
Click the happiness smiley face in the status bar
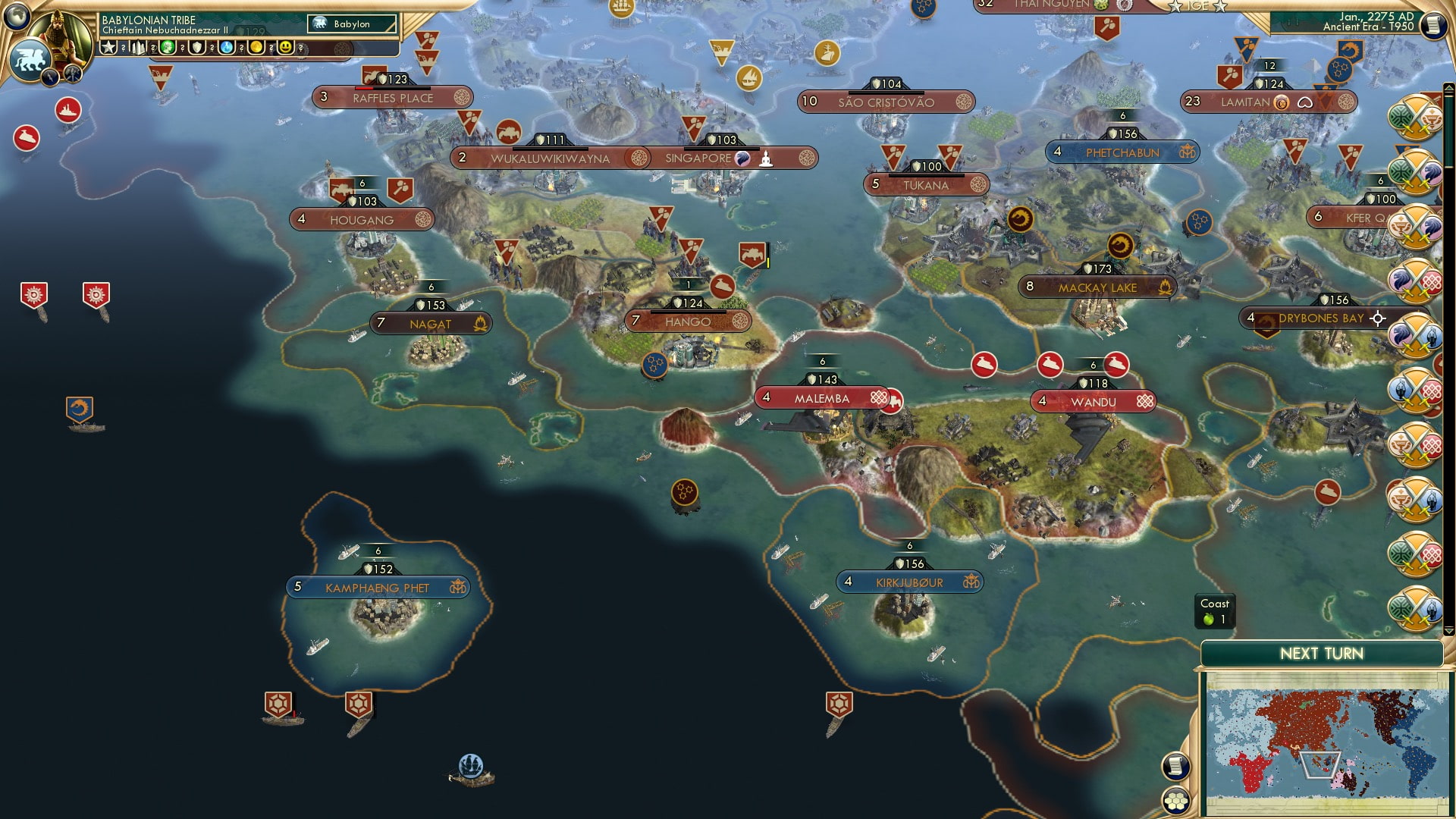(286, 47)
